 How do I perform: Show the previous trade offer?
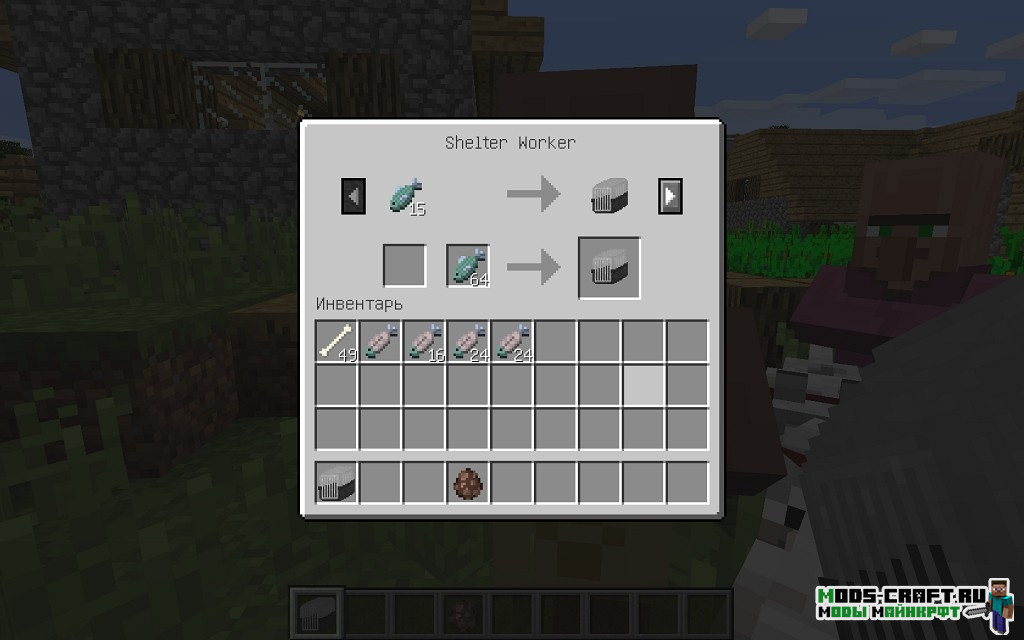[x=353, y=196]
